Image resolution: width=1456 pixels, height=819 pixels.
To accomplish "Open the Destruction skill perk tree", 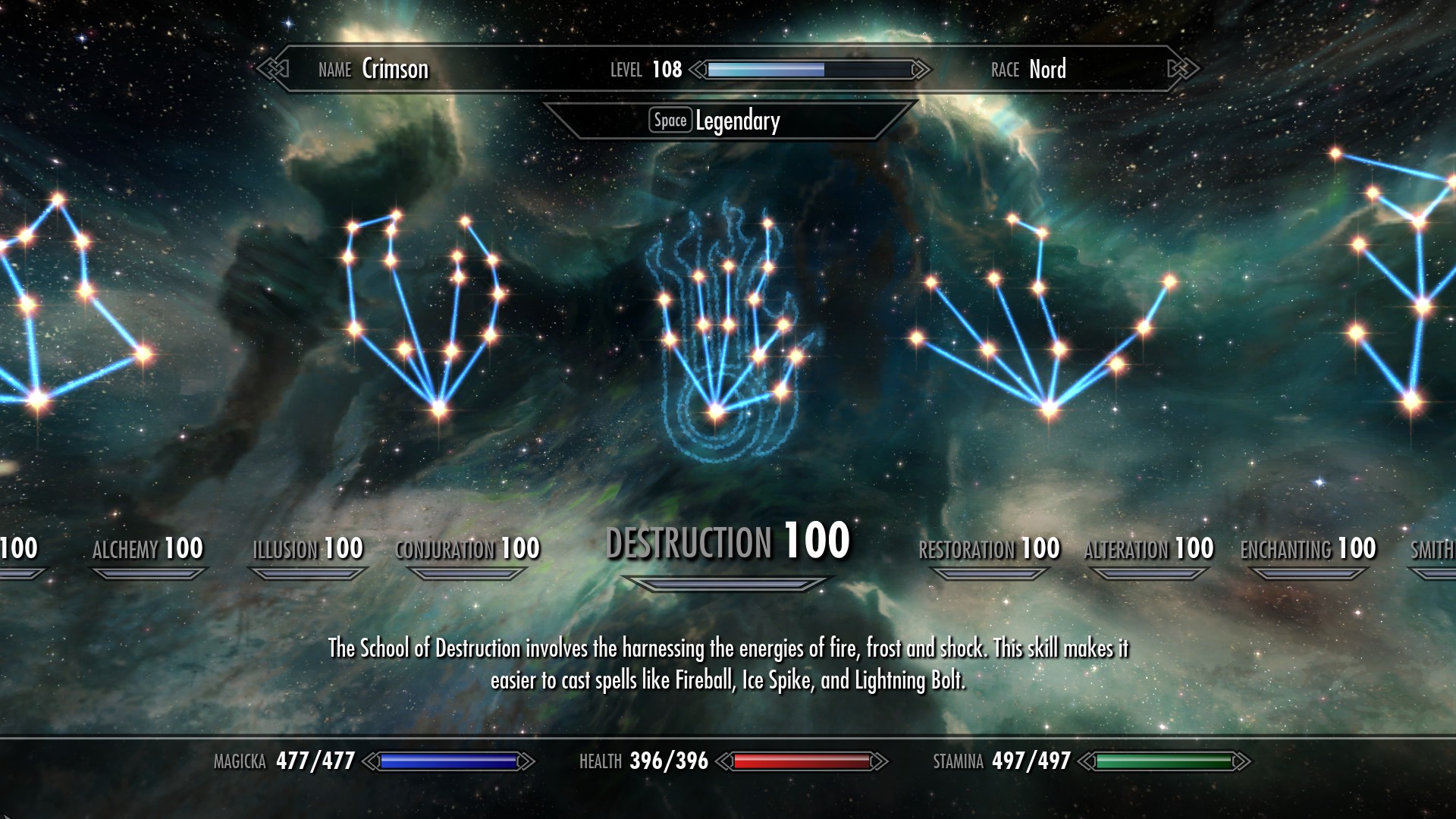I will tap(727, 542).
